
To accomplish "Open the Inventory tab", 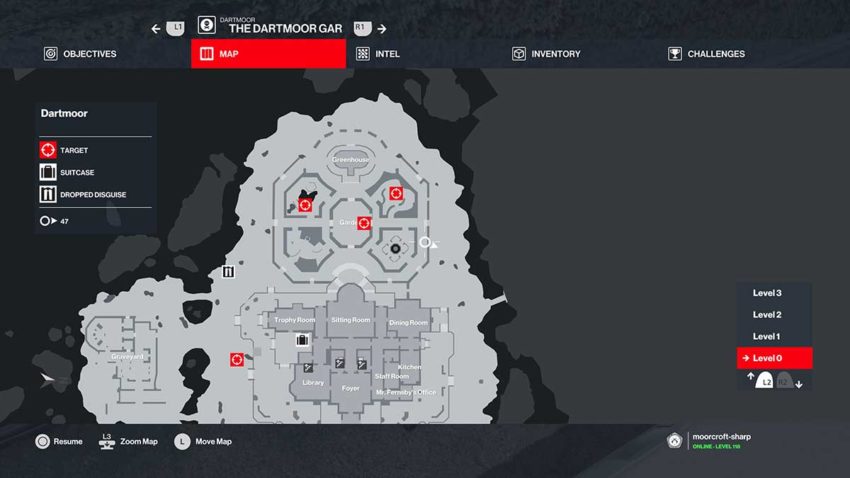I will click(x=545, y=54).
